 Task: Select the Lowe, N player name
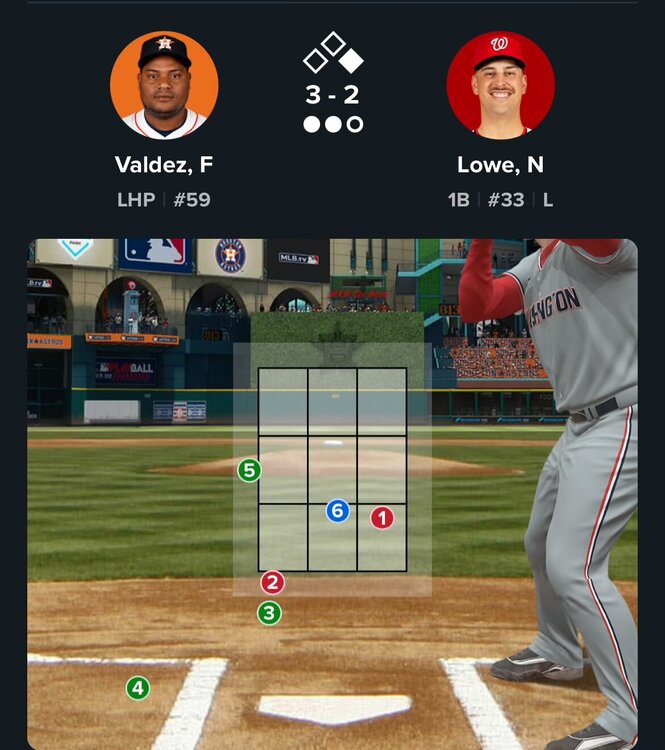pyautogui.click(x=500, y=165)
